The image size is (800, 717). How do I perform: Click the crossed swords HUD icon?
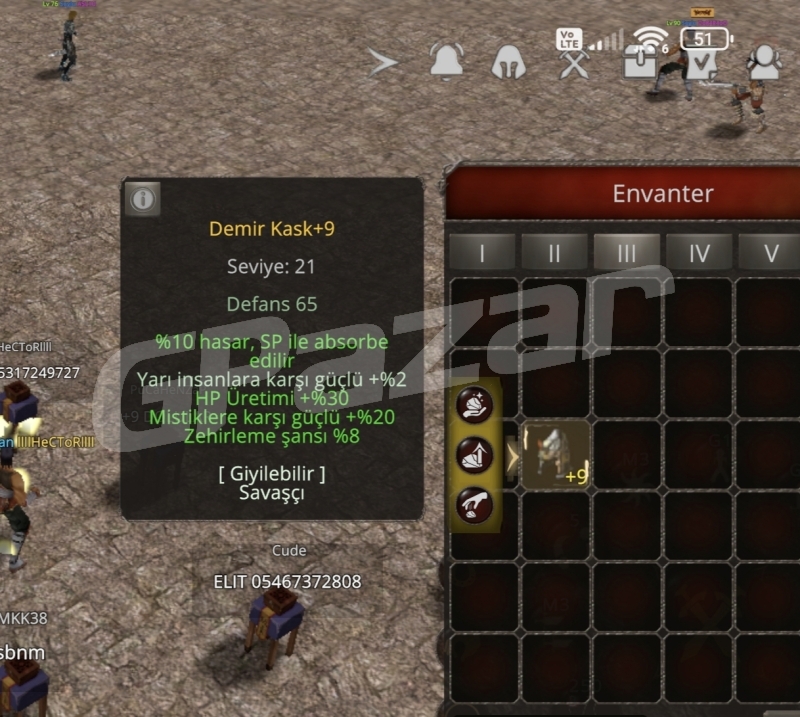[x=574, y=65]
